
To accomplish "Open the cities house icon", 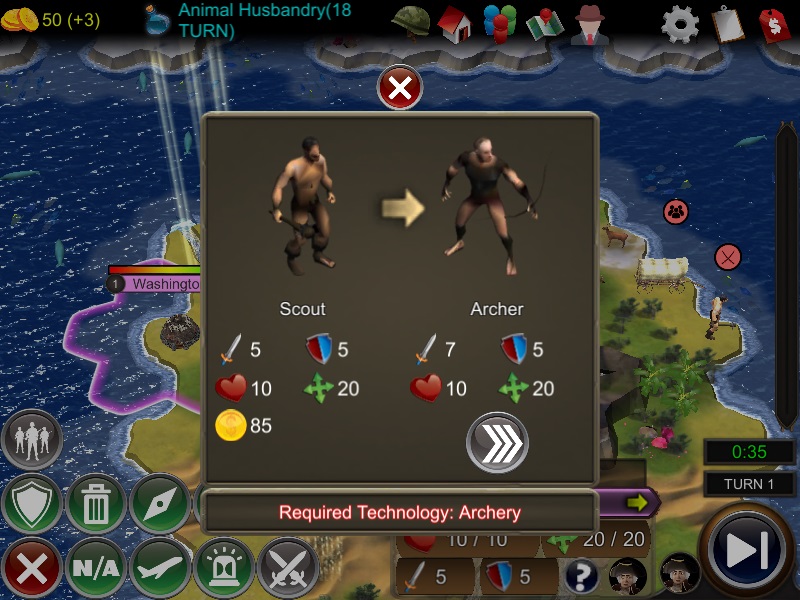I will pos(454,23).
